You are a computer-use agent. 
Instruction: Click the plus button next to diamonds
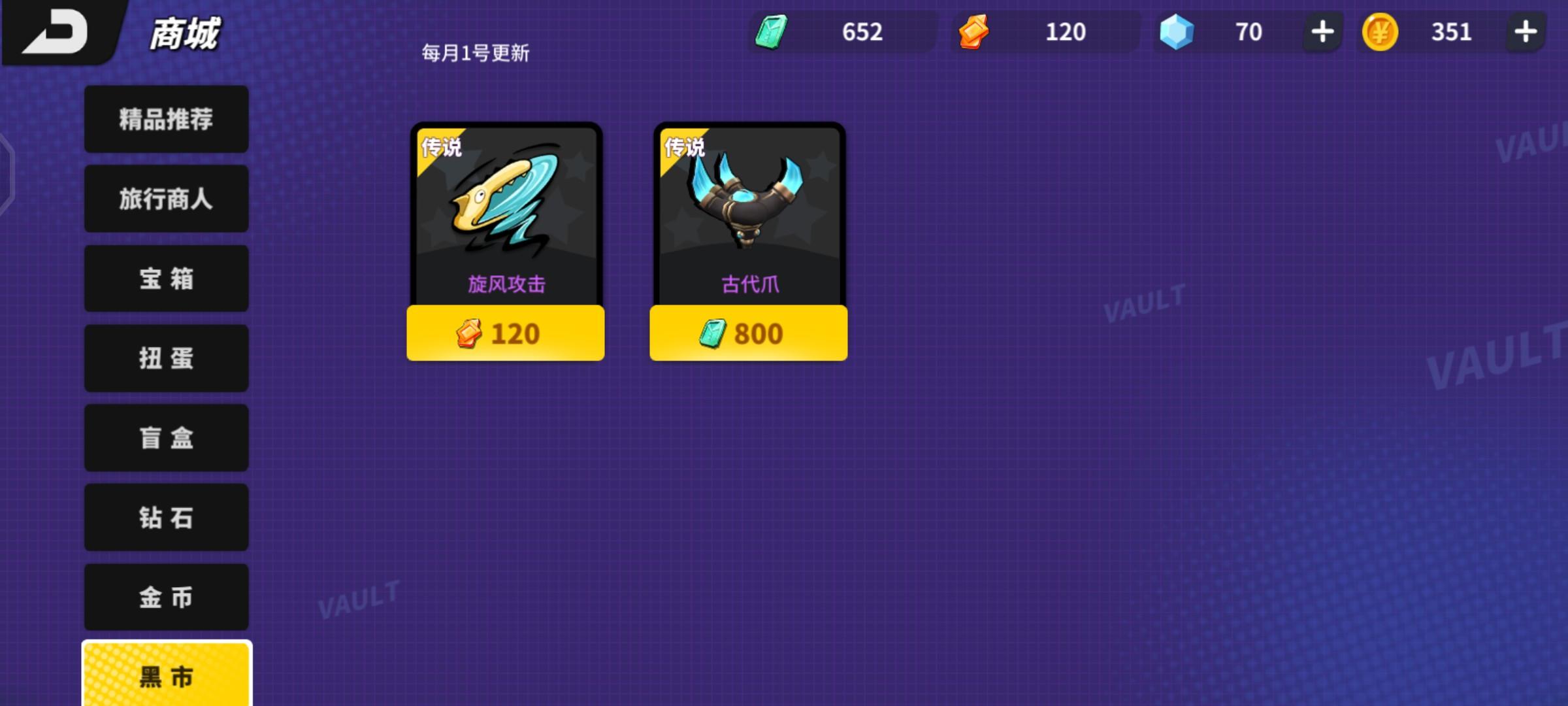click(x=1321, y=31)
